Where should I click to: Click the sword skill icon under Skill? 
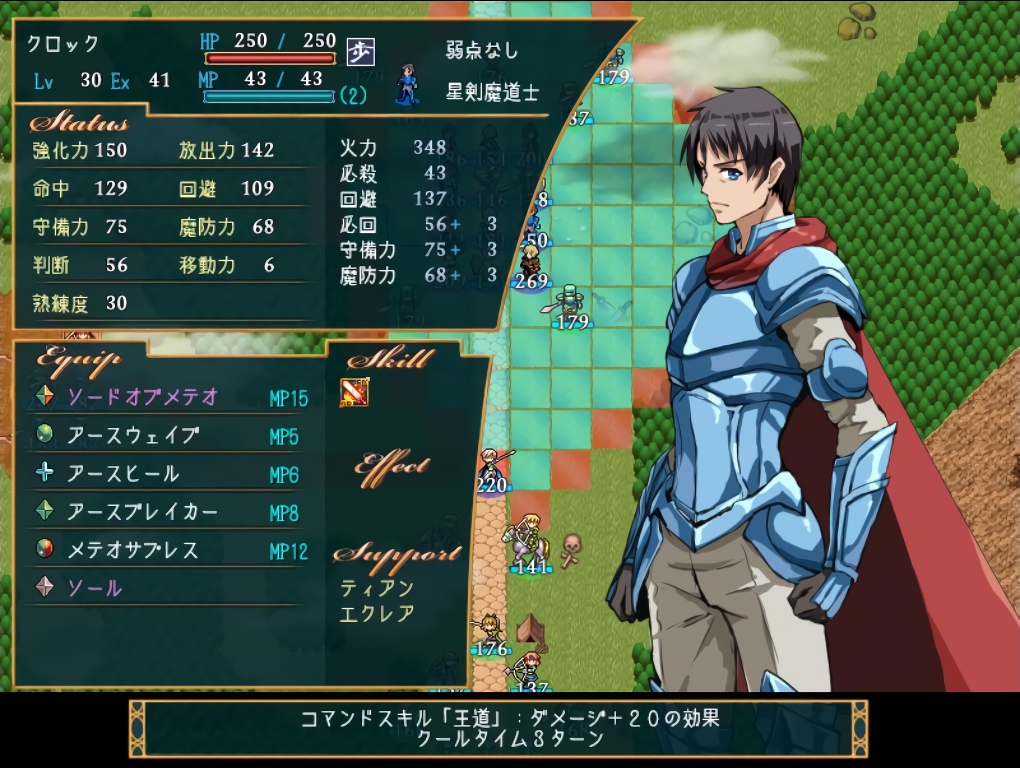click(x=355, y=392)
